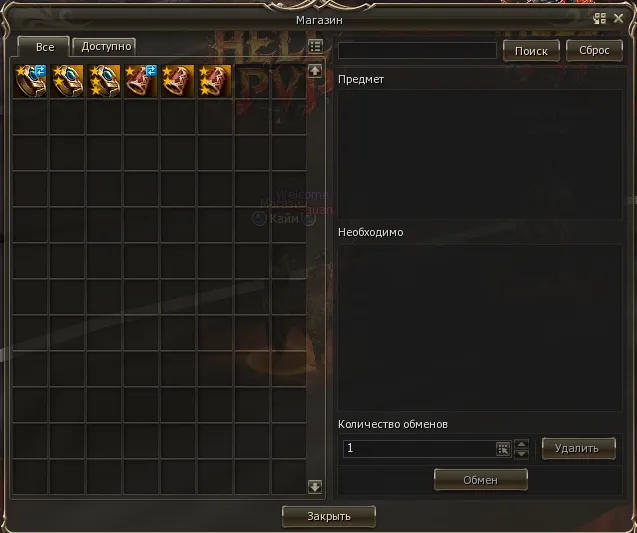Viewport: 637px width, 533px height.
Task: Click the "Поиск" search button
Action: [x=530, y=50]
